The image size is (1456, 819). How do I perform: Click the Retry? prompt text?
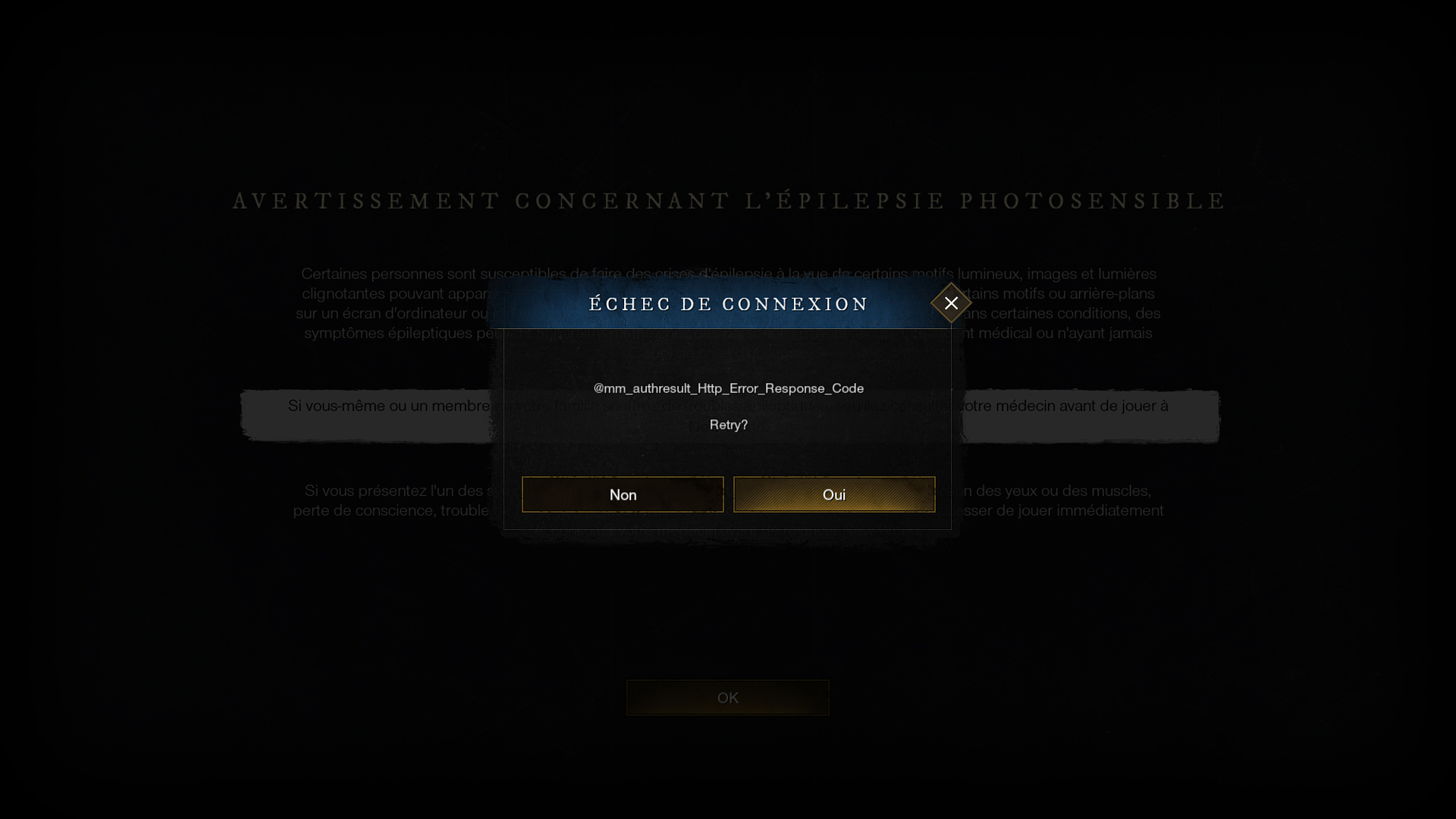(727, 425)
